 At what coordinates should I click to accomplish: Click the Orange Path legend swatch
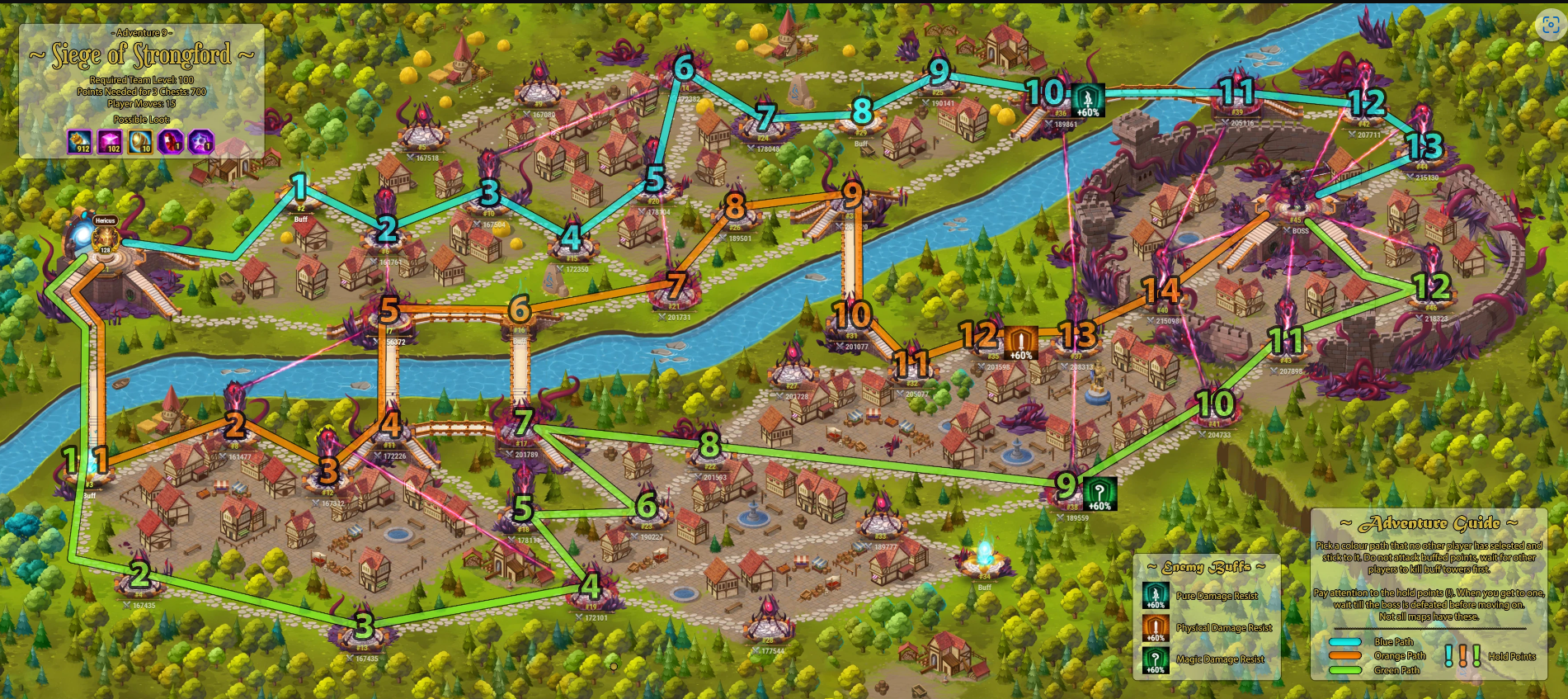point(1345,656)
